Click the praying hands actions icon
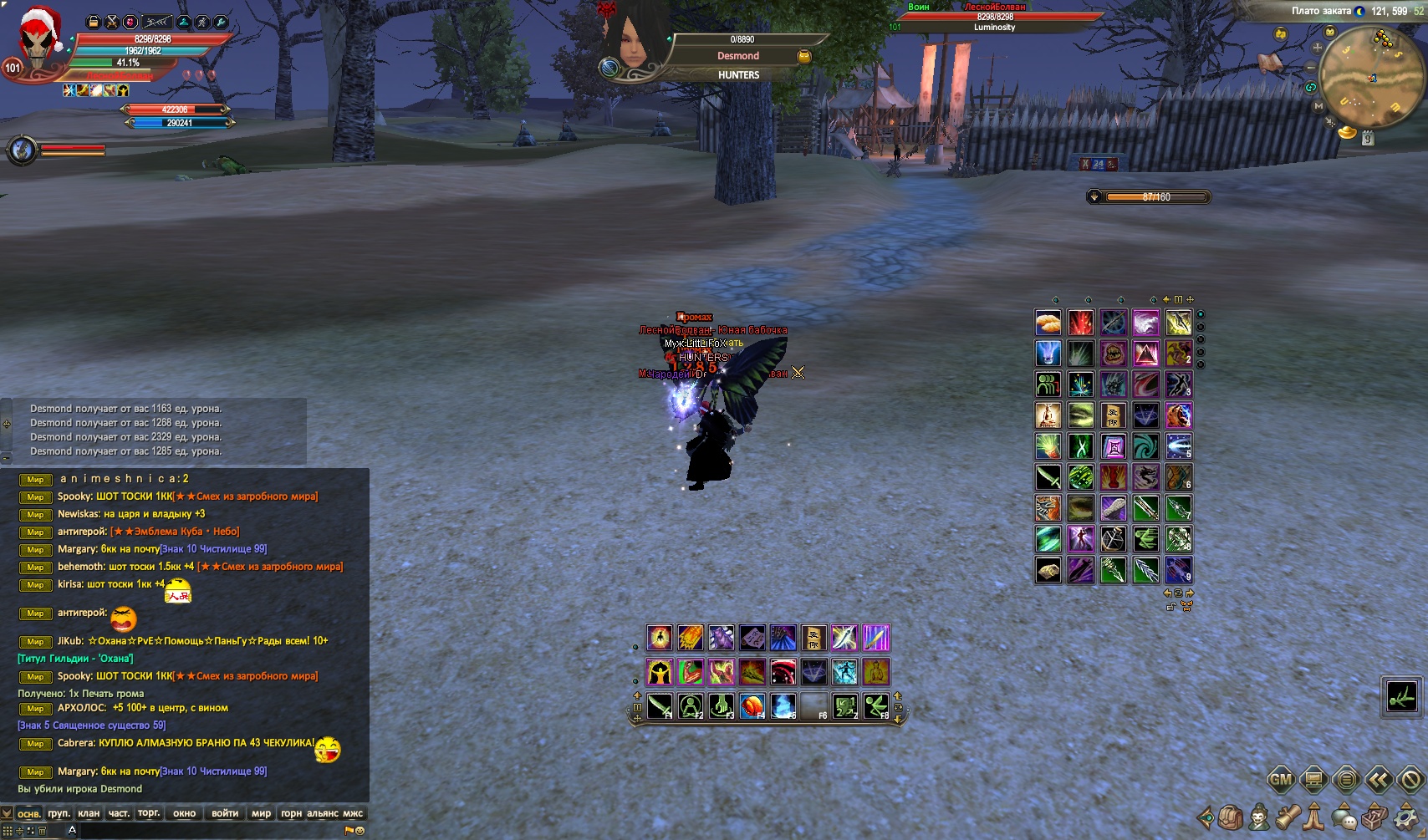The width and height of the screenshot is (1428, 840). pyautogui.click(x=1315, y=817)
